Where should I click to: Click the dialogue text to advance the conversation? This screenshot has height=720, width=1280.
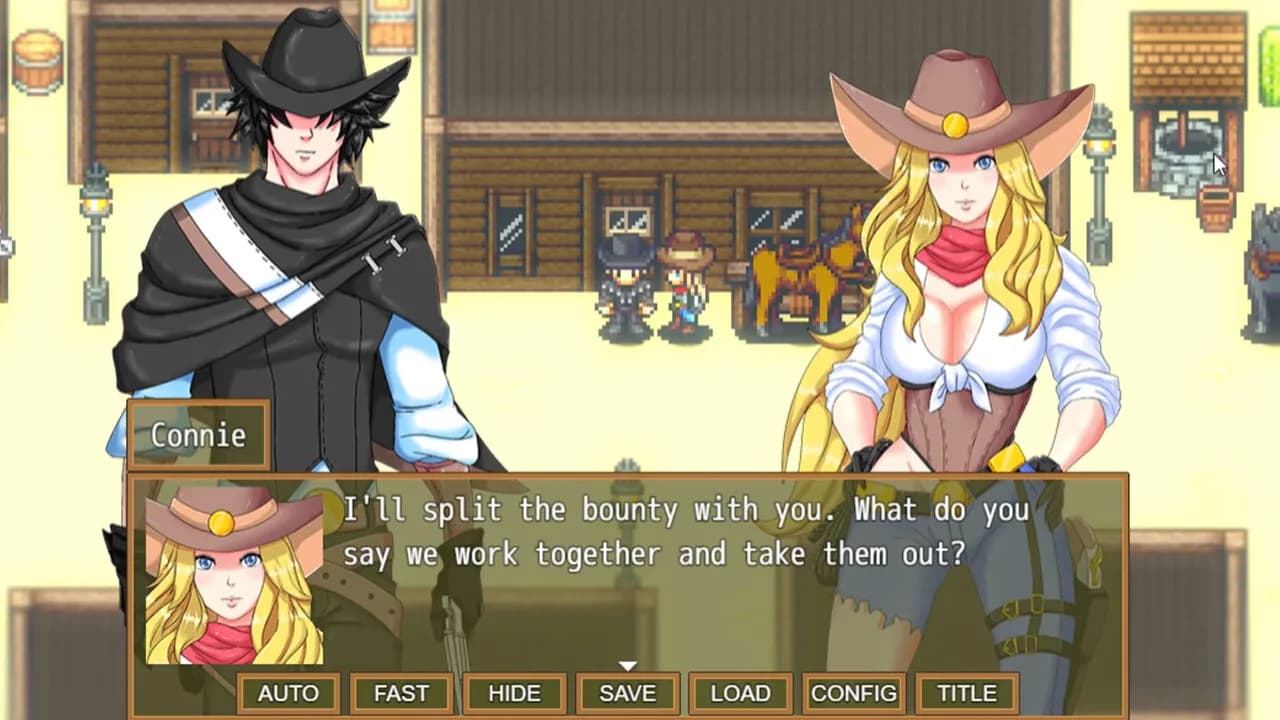tap(690, 530)
